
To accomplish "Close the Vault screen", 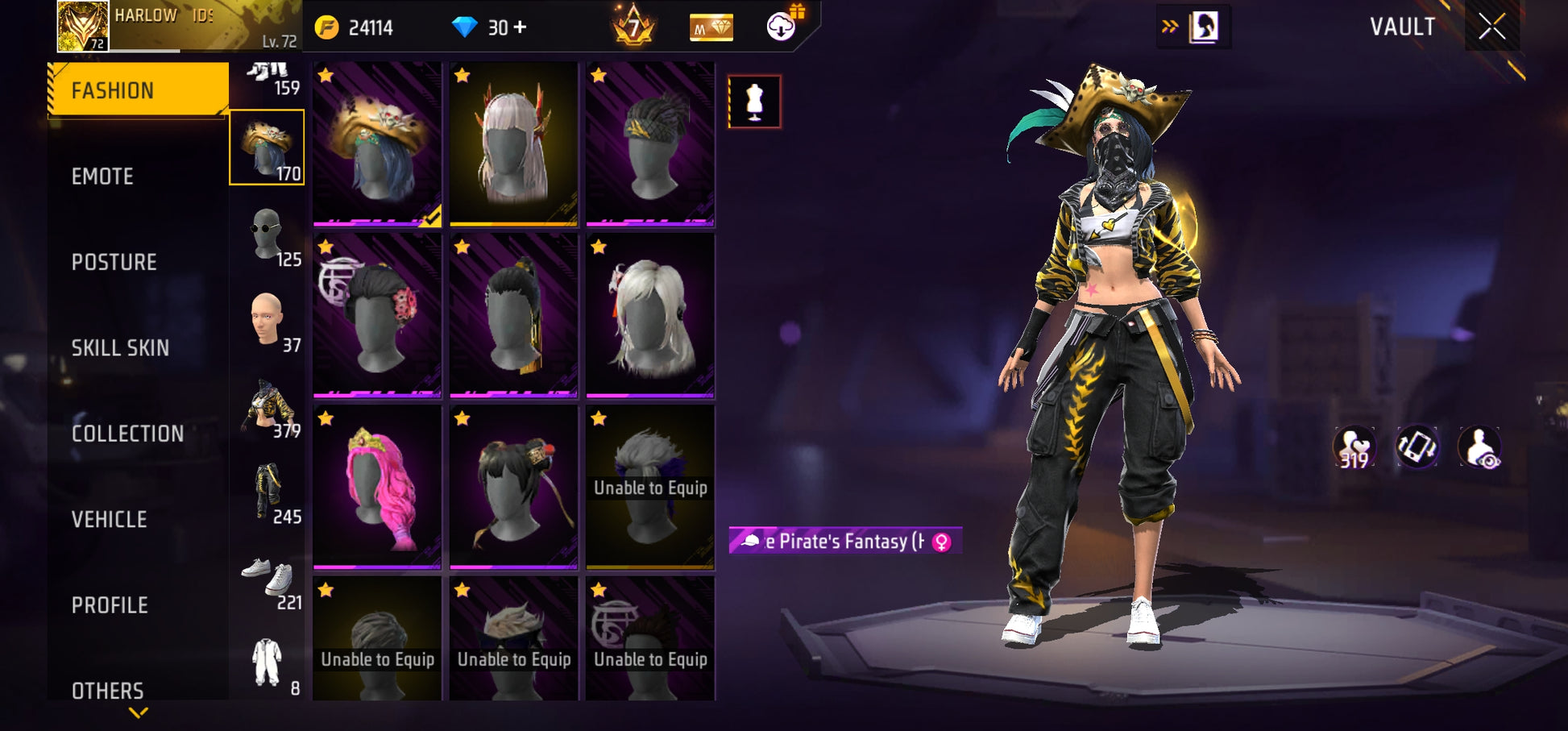I will pos(1491,27).
